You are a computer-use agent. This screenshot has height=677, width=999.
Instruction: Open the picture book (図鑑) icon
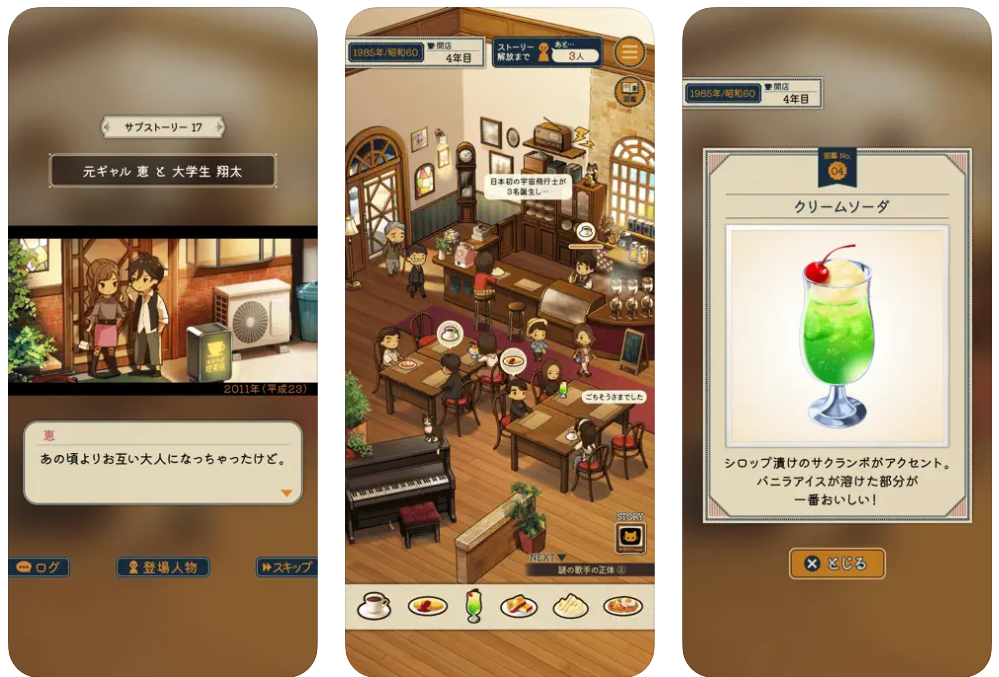point(629,91)
